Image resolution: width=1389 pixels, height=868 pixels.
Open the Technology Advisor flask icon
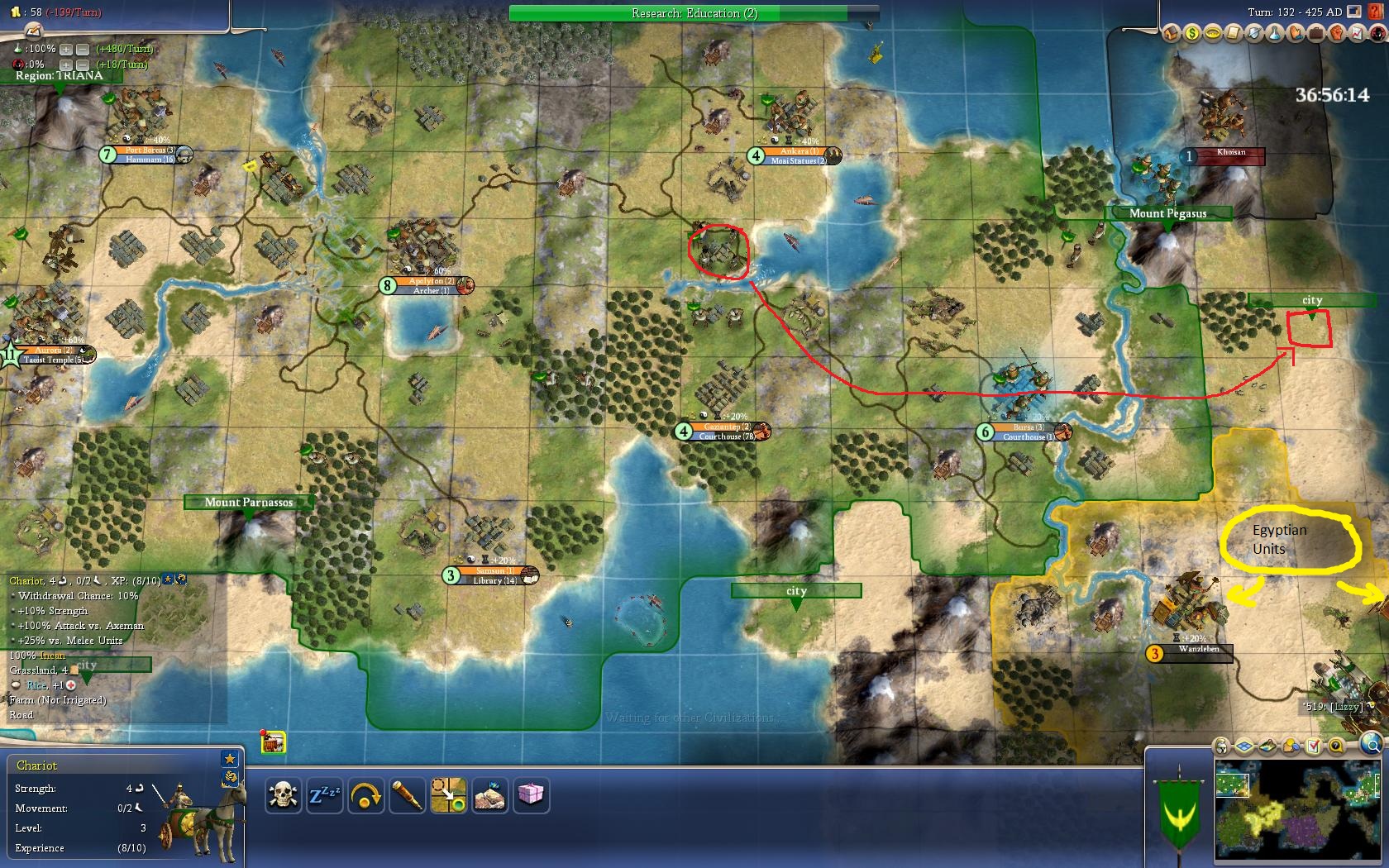pos(1274,34)
